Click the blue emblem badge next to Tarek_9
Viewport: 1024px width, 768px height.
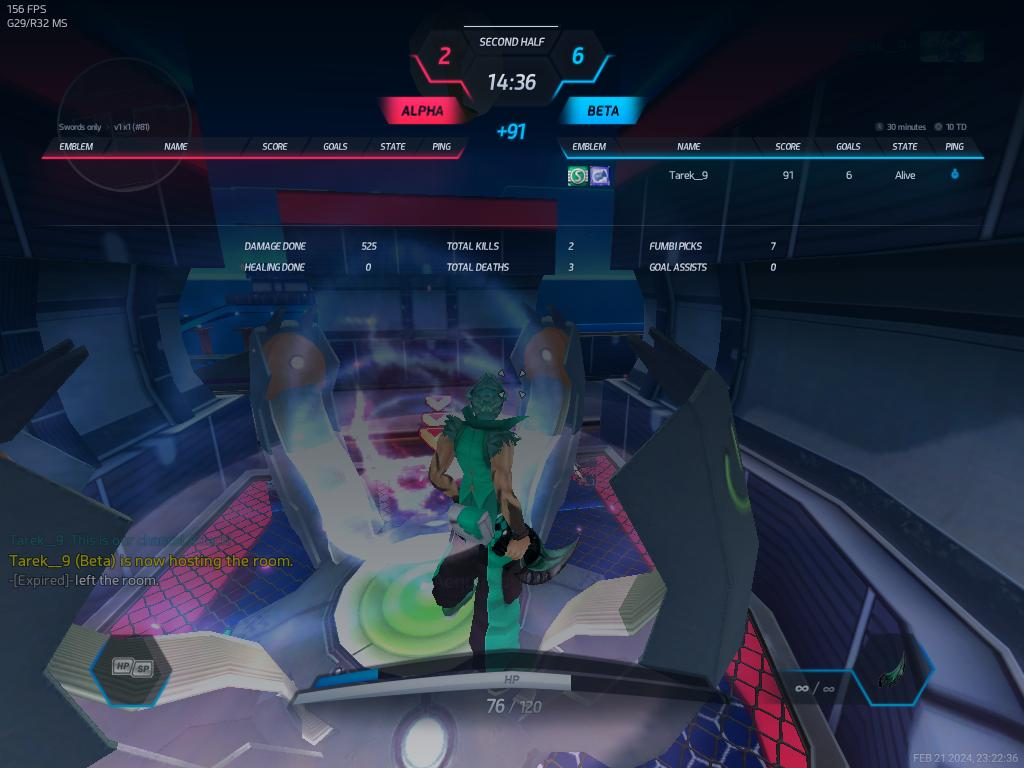click(600, 176)
